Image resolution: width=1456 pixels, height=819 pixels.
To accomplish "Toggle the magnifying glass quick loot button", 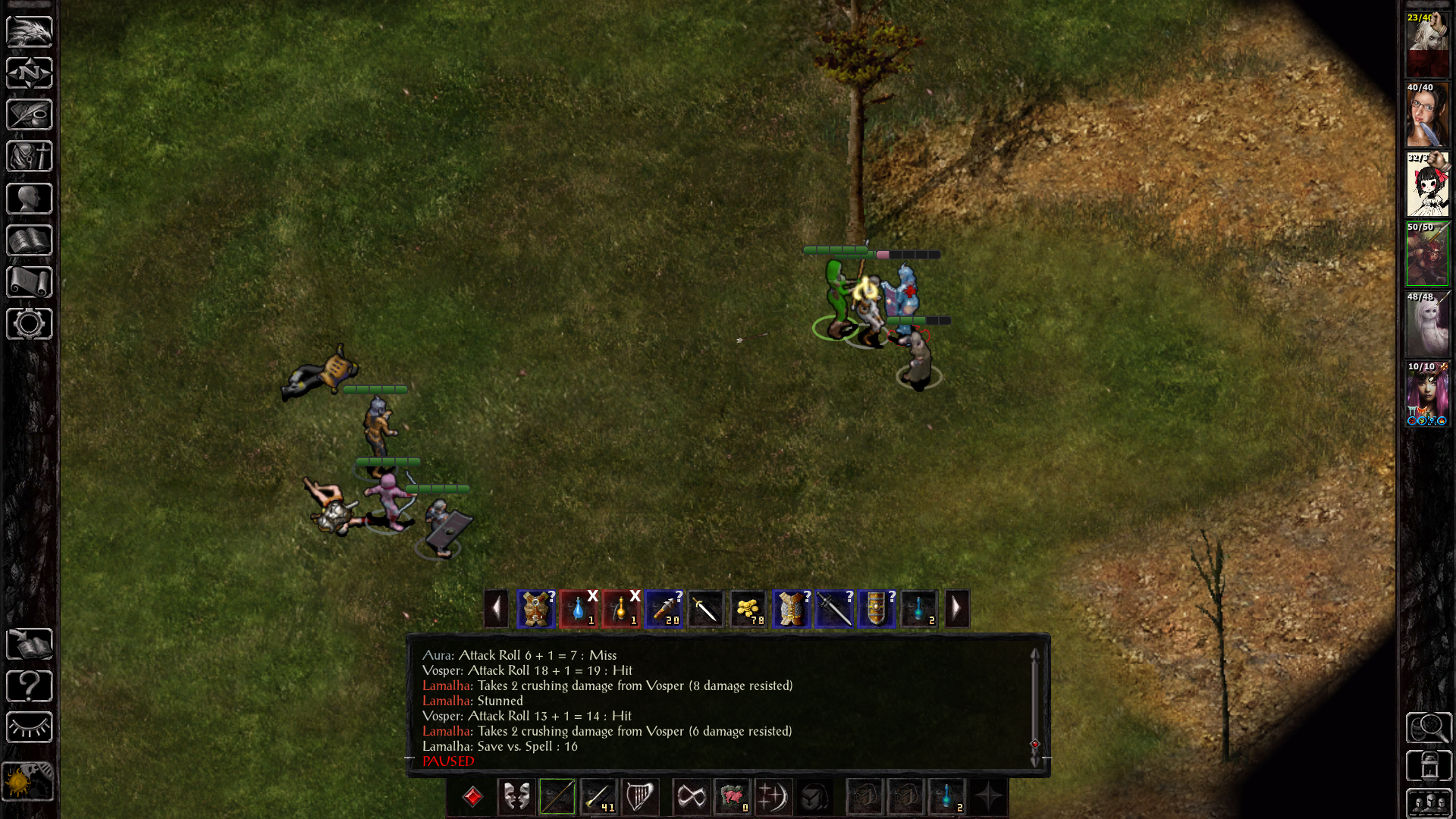I will [x=1429, y=728].
